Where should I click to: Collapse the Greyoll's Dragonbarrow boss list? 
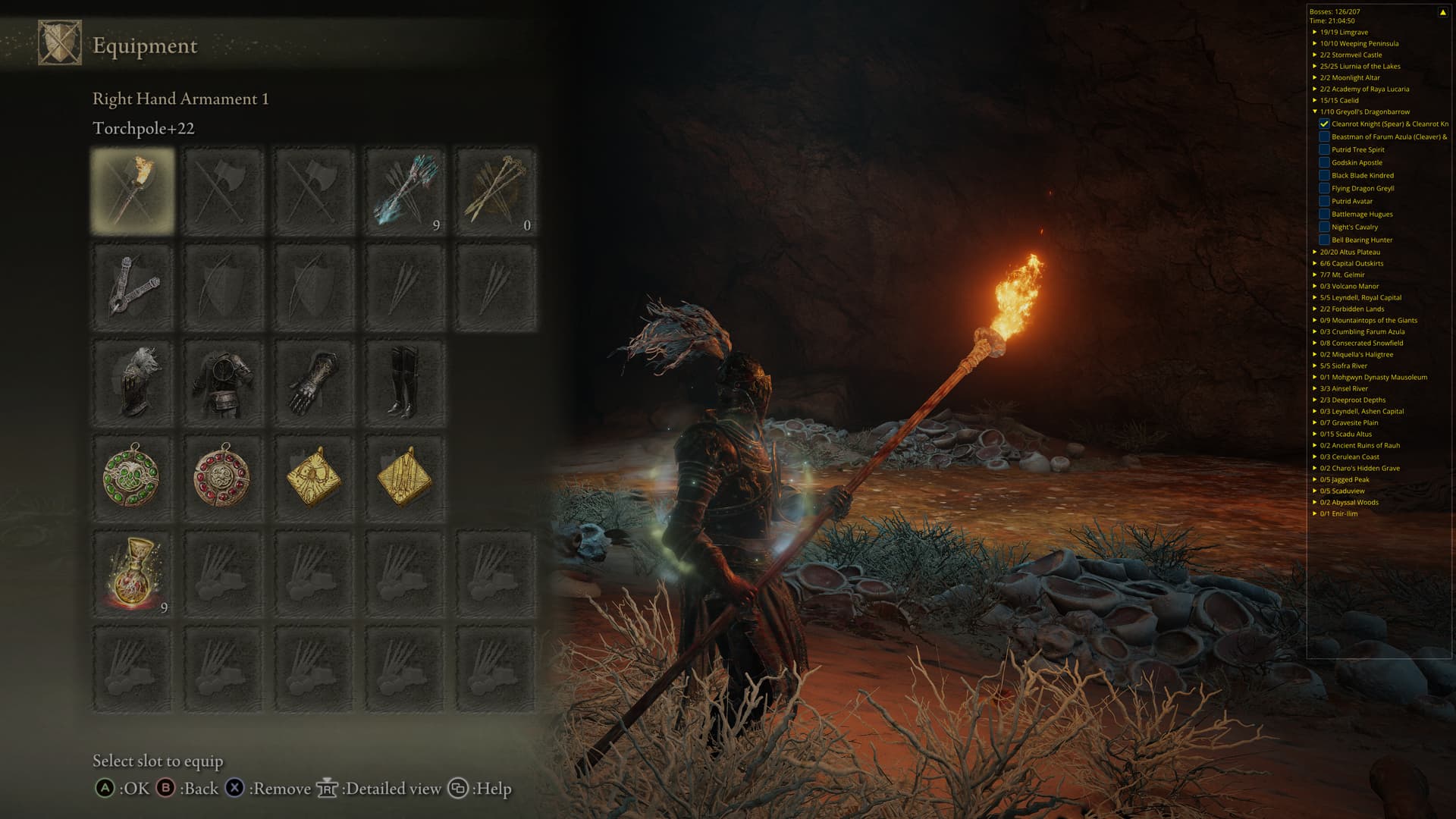(x=1315, y=111)
